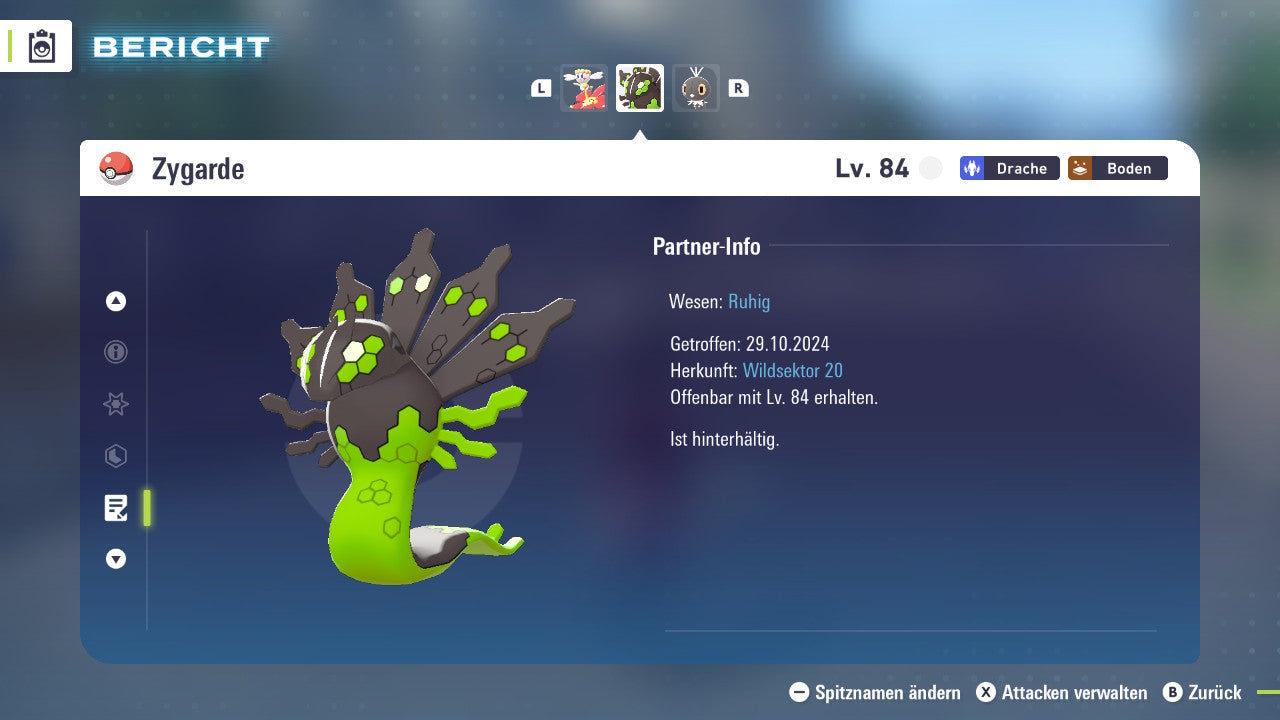
Task: Choose Spitznamen ändern to rename Zygarde
Action: click(x=875, y=692)
